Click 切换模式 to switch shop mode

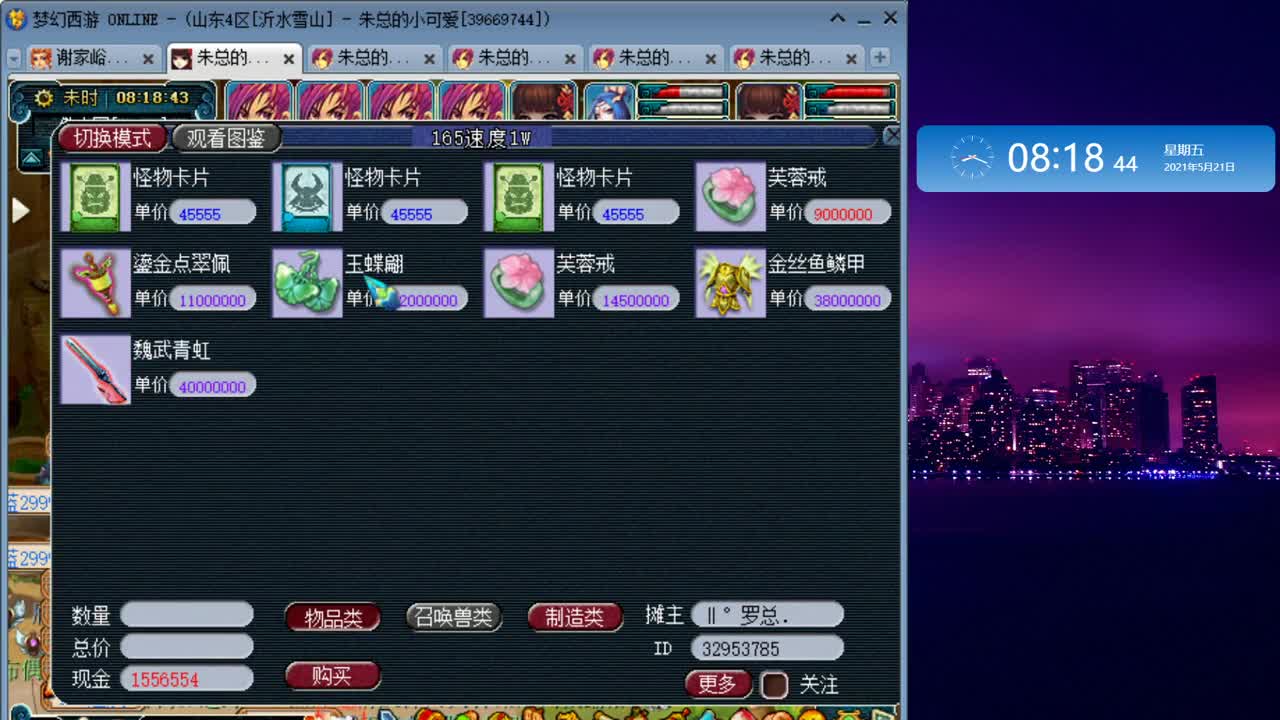tap(113, 138)
